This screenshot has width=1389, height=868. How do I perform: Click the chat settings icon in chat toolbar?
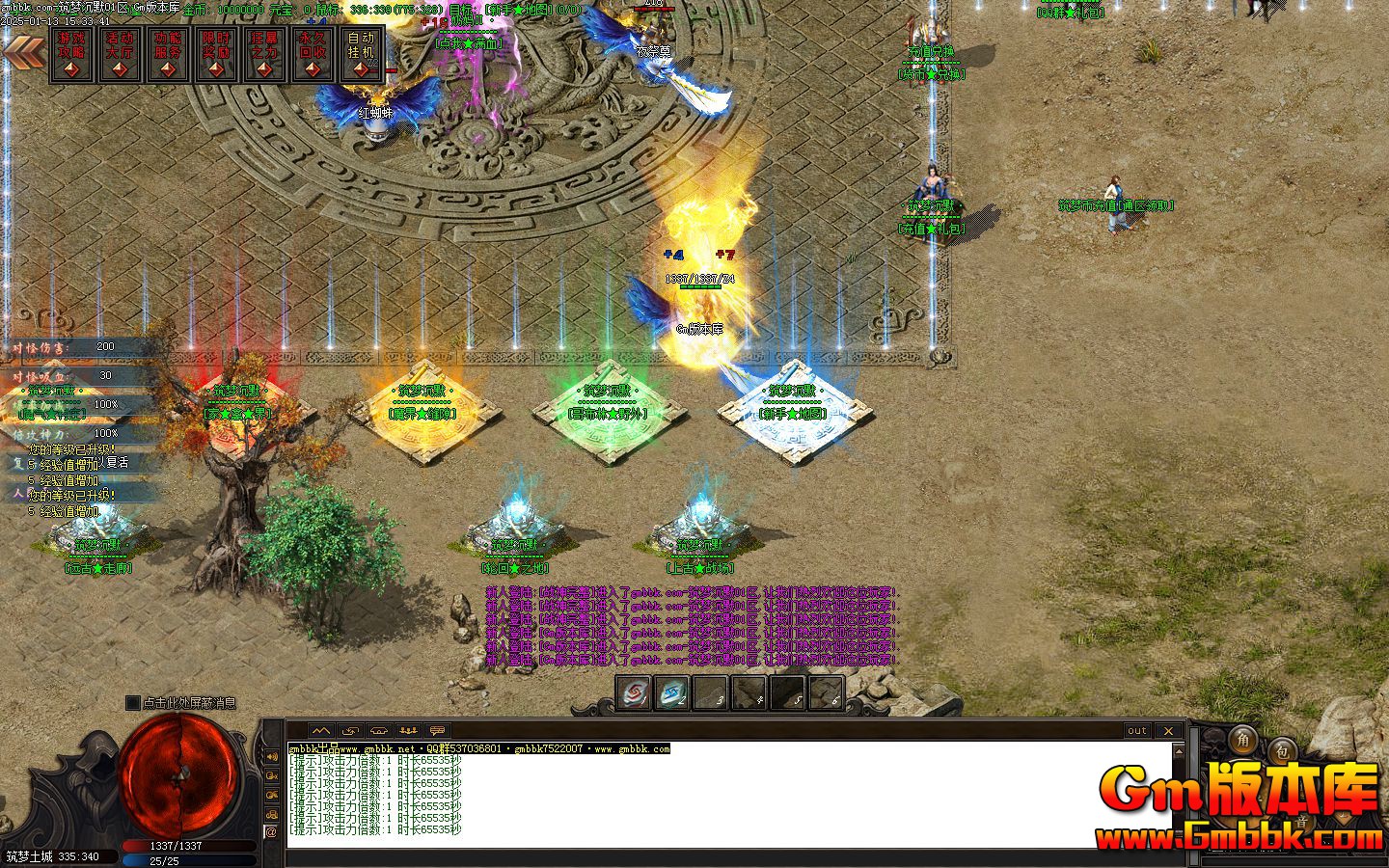437,730
